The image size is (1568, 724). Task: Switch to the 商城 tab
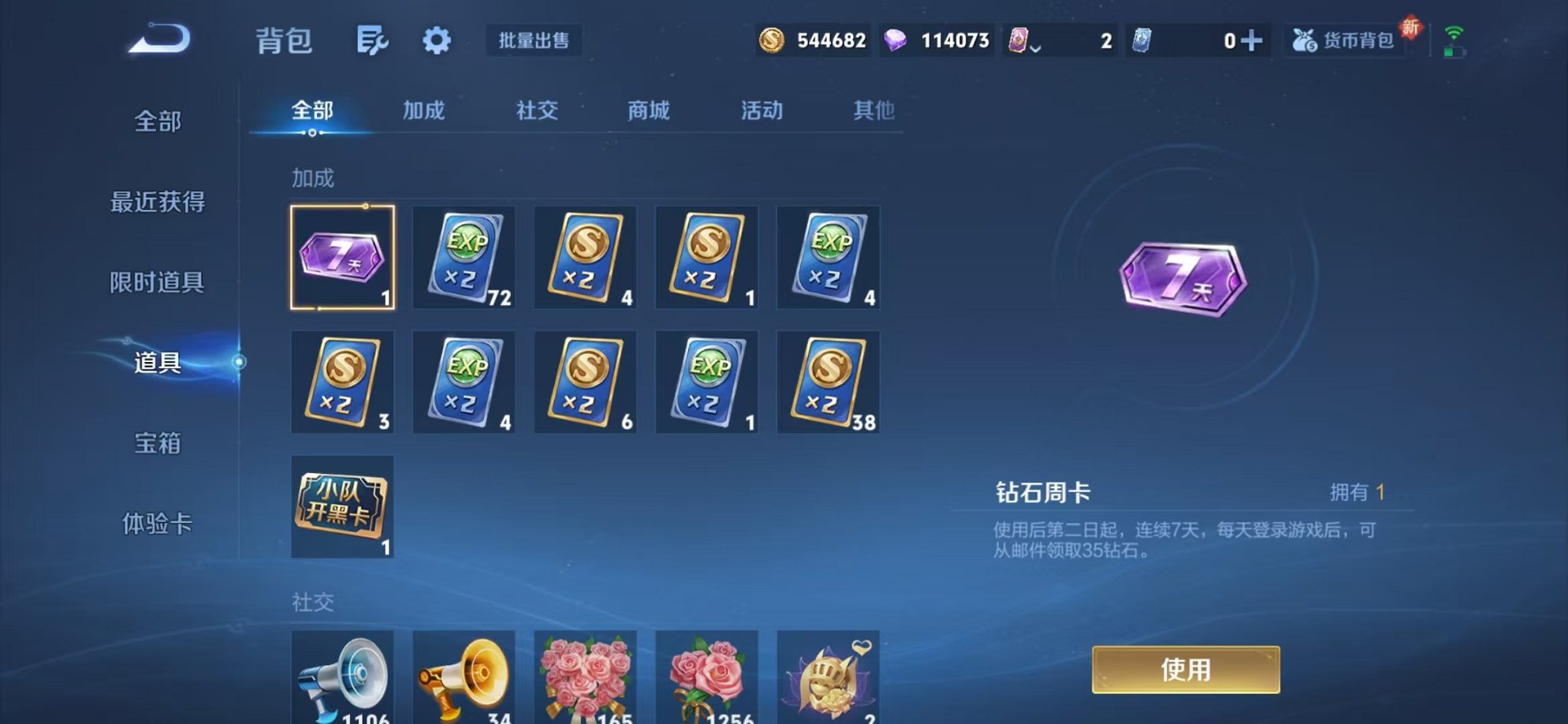coord(647,111)
